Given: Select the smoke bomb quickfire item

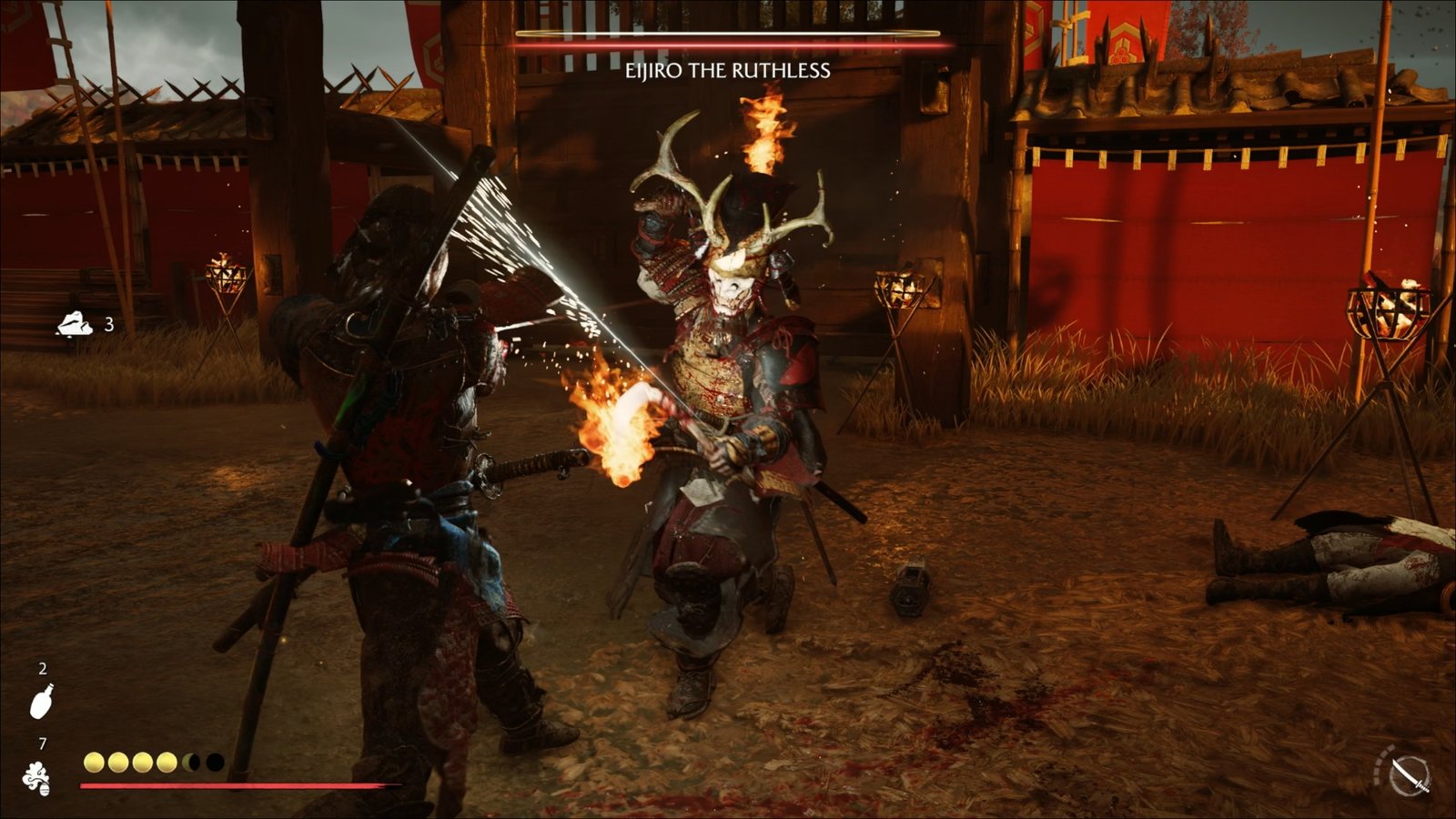Looking at the screenshot, I should pyautogui.click(x=75, y=324).
